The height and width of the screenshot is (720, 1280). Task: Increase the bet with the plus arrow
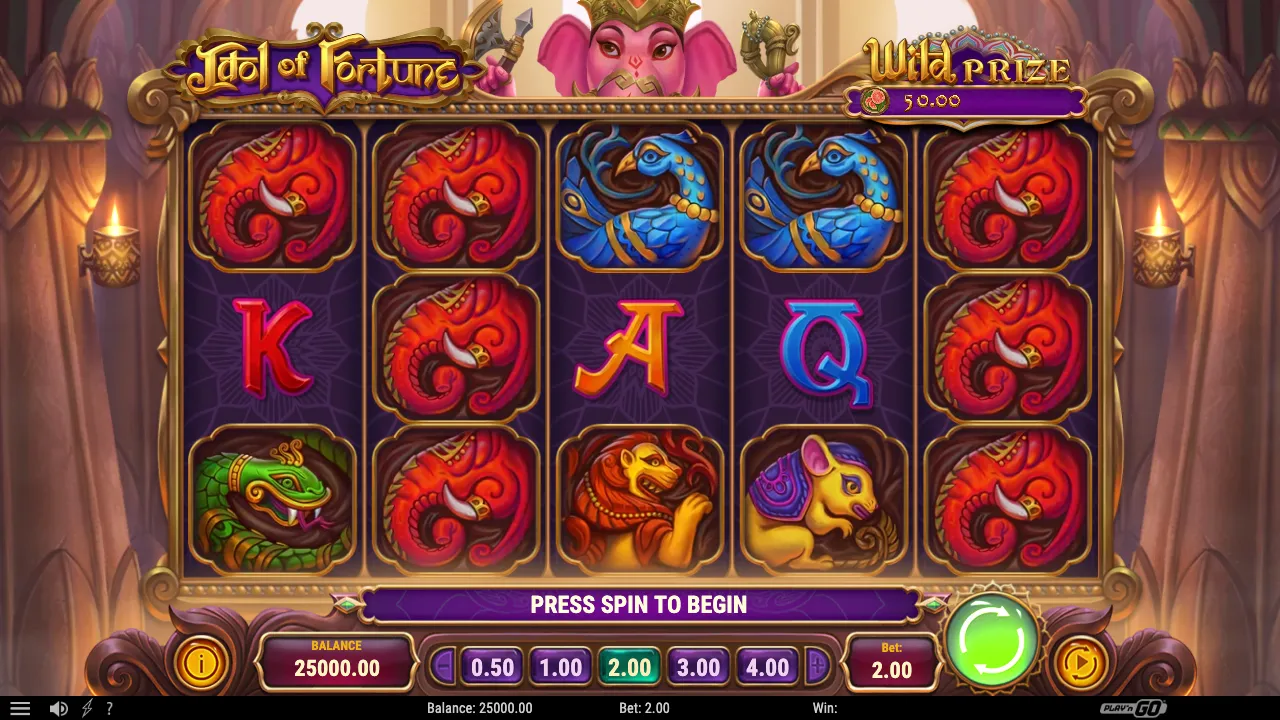tap(817, 666)
